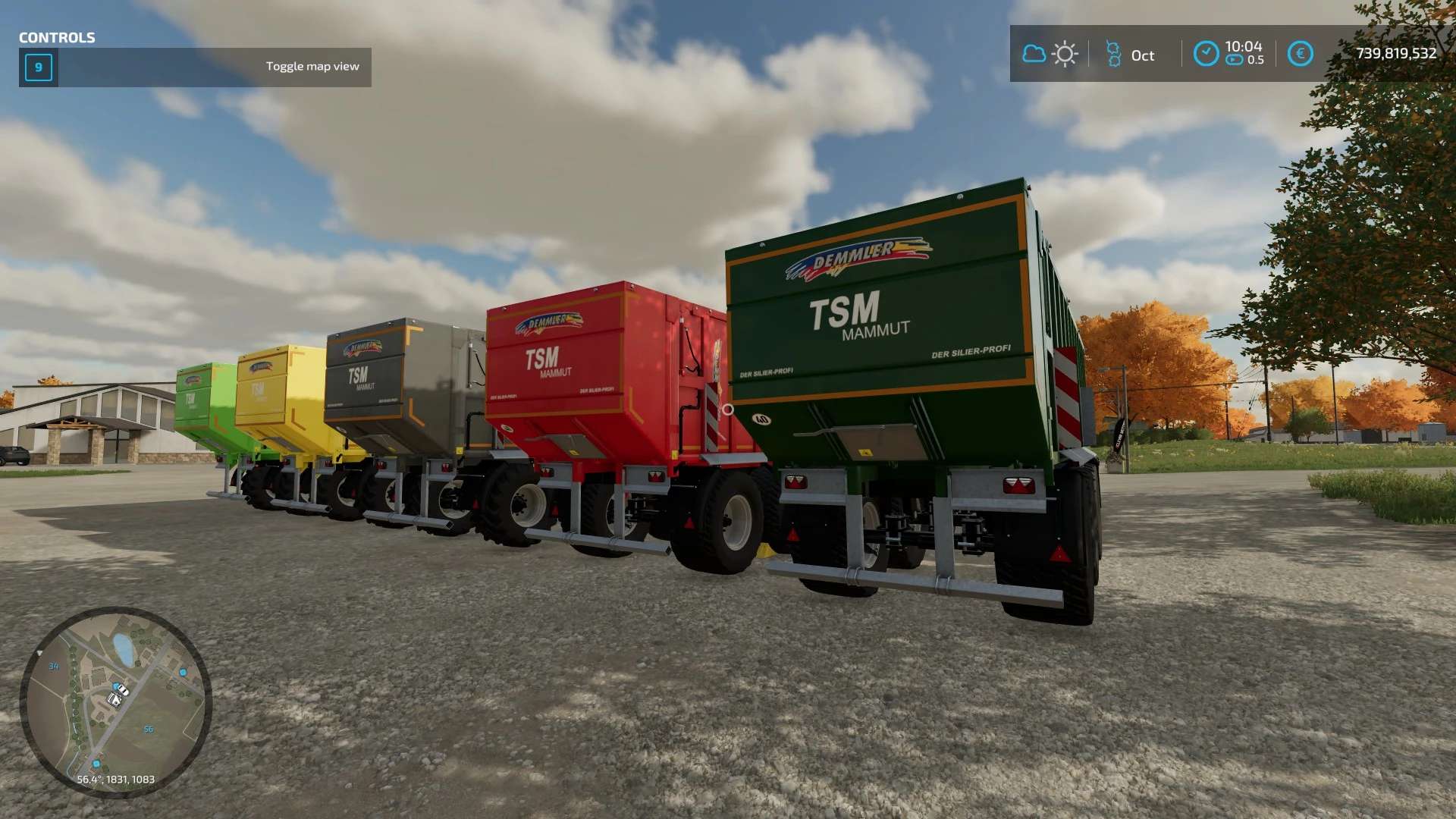
Task: Open the euro money icon
Action: click(x=1300, y=54)
